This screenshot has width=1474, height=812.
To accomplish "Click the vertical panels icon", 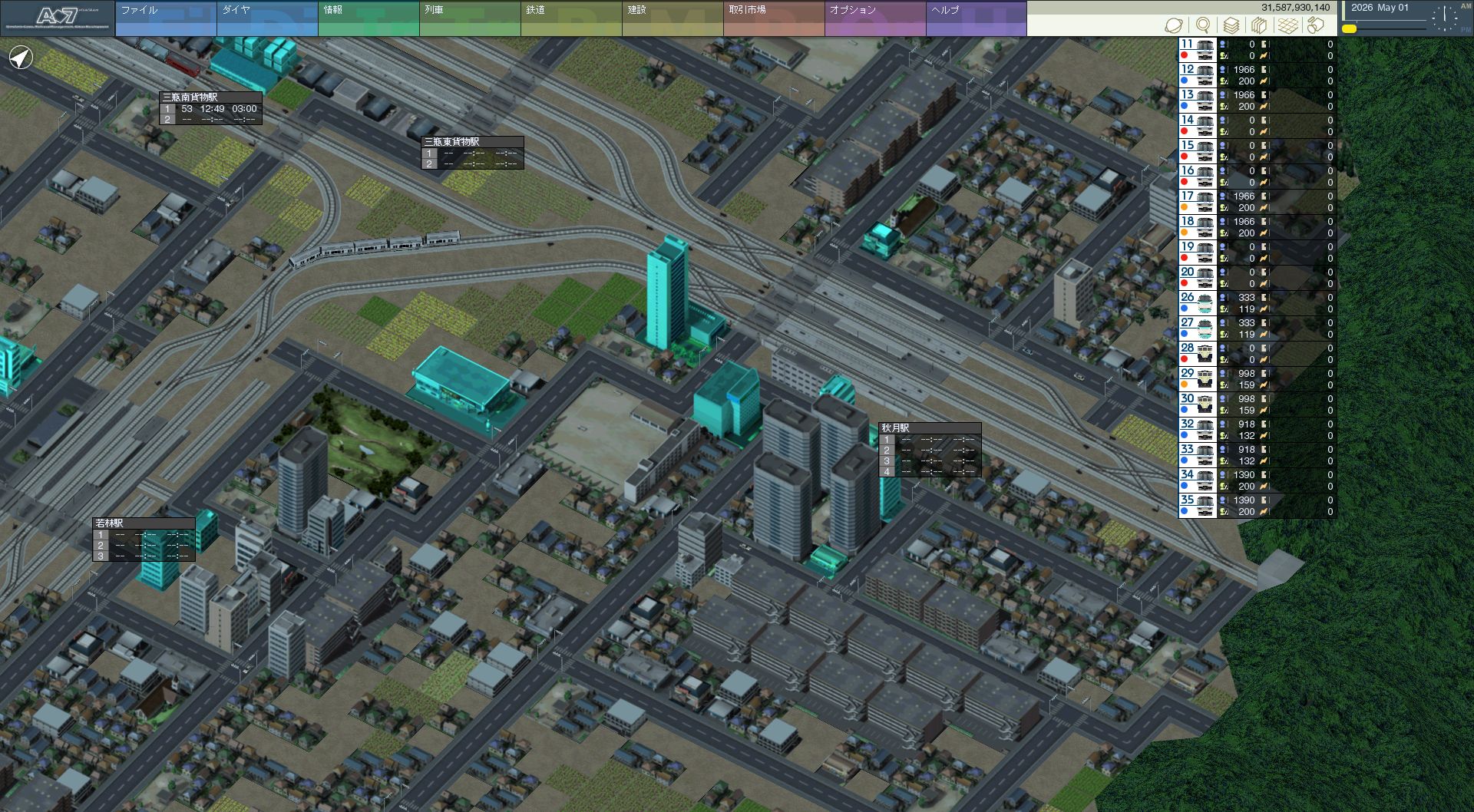I will pos(1259,26).
